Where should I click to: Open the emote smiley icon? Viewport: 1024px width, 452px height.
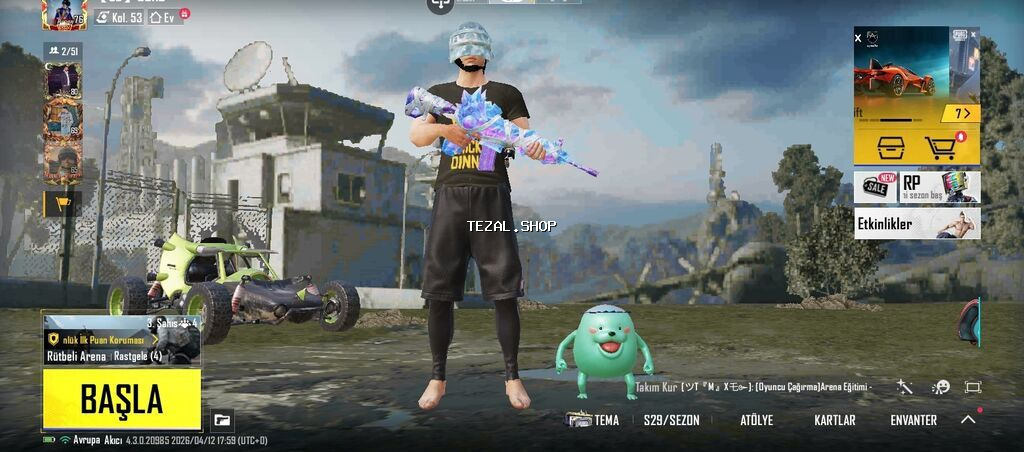940,387
